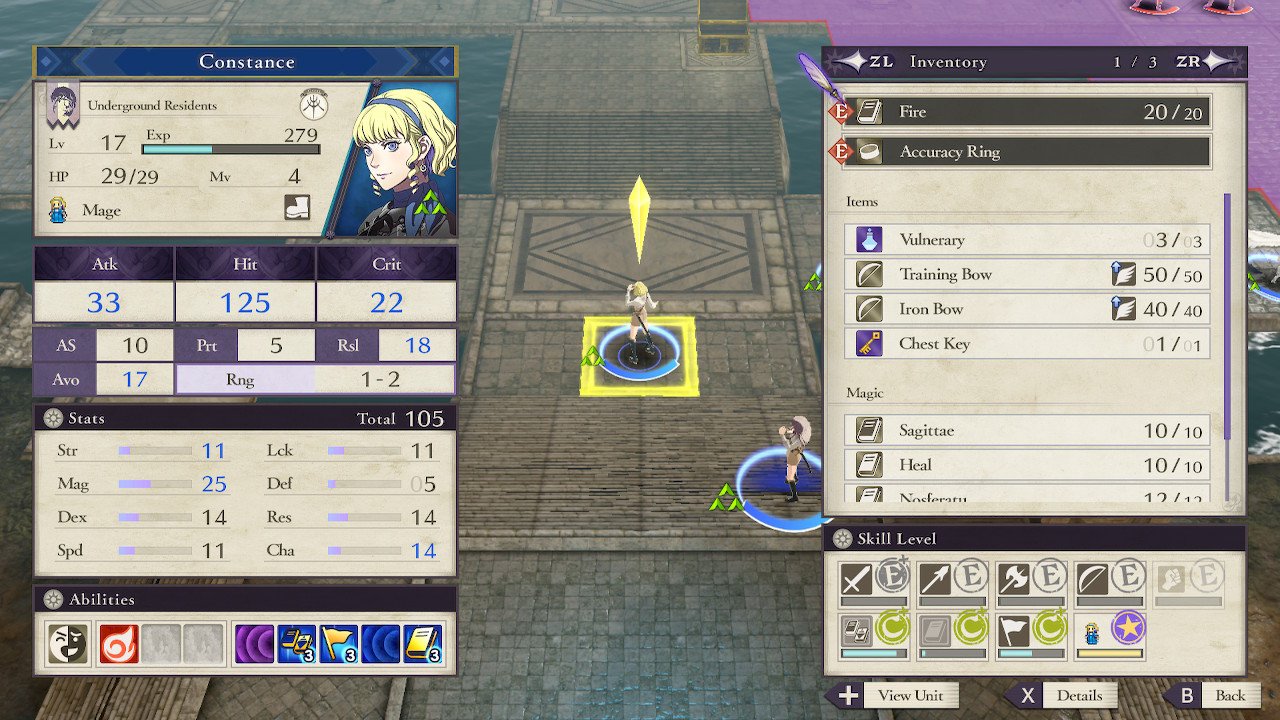Click the Mage class mastery star icon
The height and width of the screenshot is (720, 1280).
(x=1128, y=629)
